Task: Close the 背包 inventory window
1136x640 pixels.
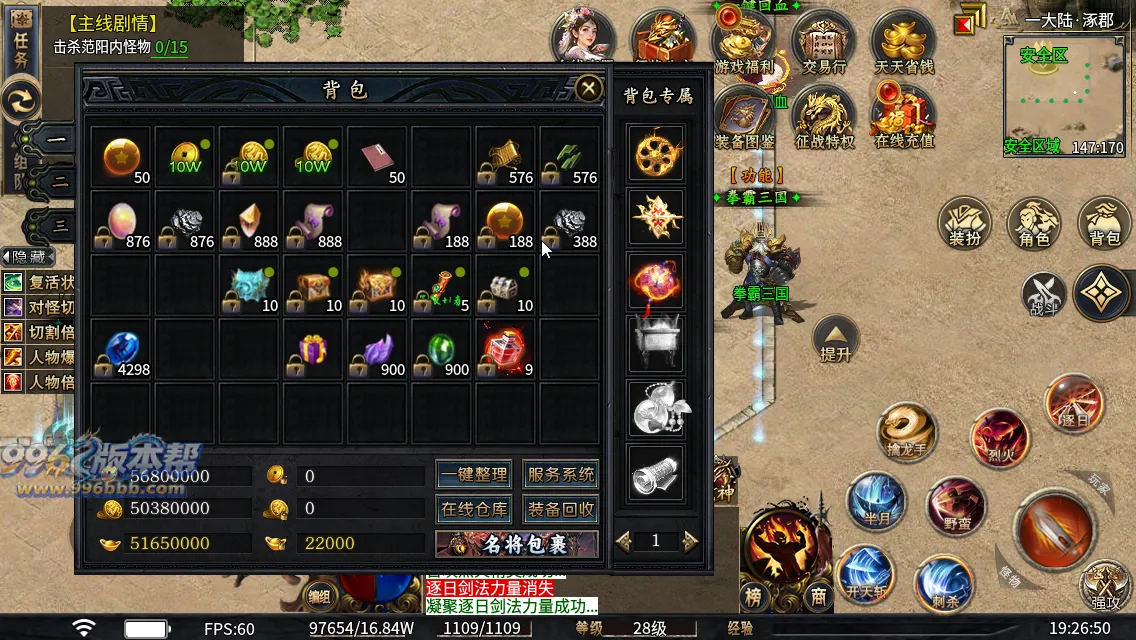Action: click(589, 89)
